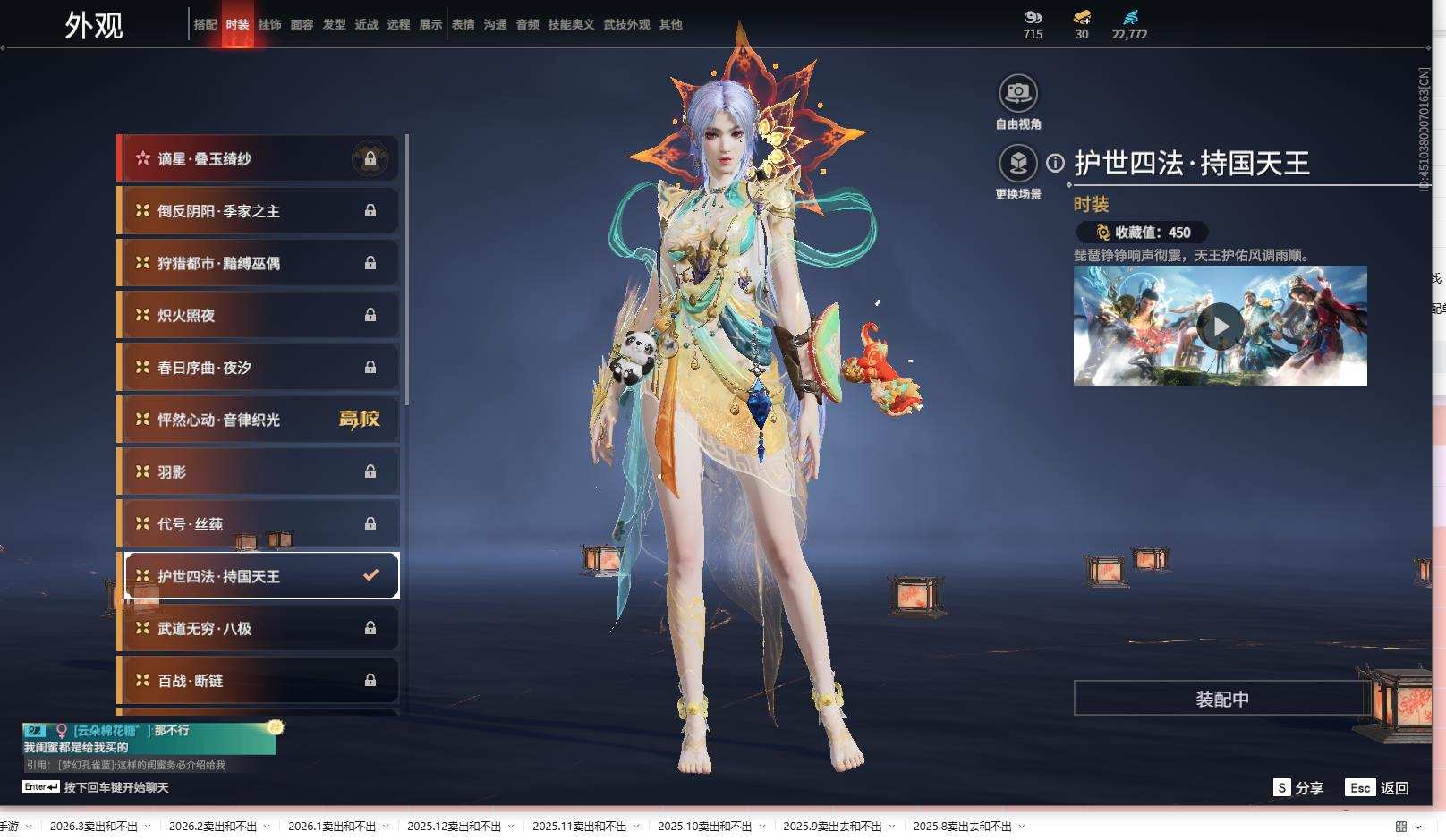Select the 怦然心动·音律织光 outfit

click(x=258, y=420)
